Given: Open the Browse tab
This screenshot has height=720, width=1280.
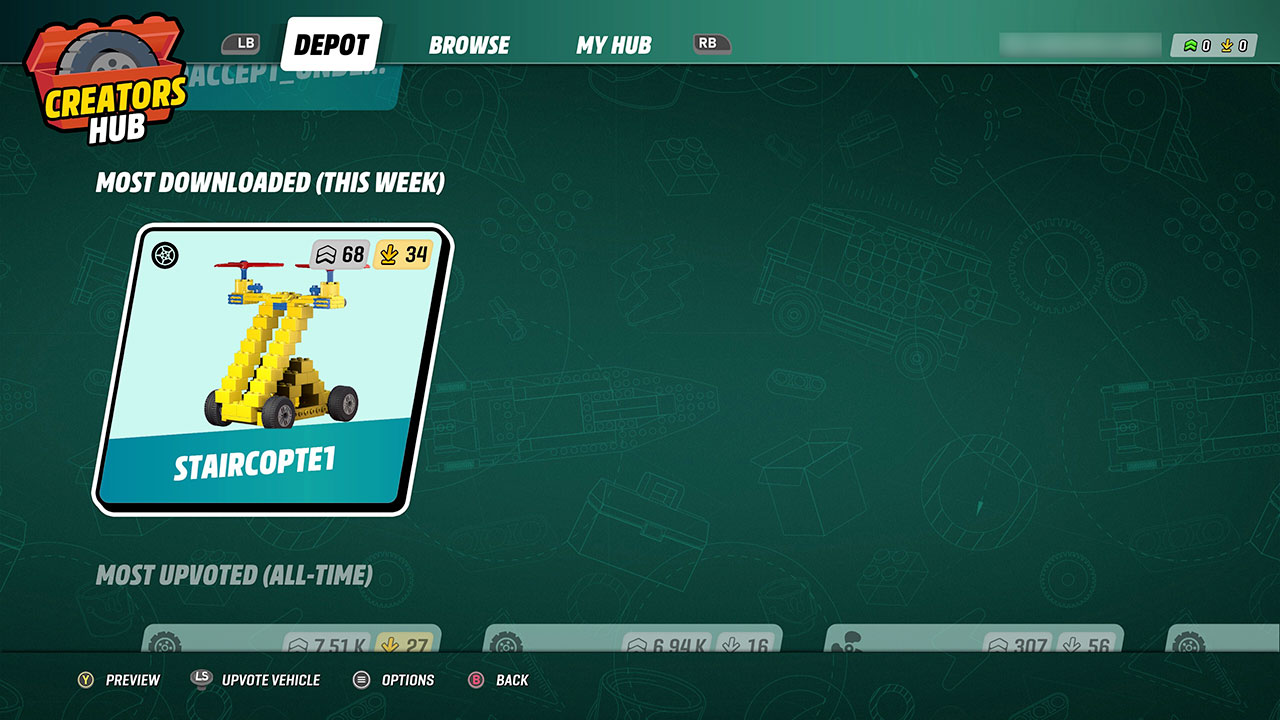Looking at the screenshot, I should 469,45.
